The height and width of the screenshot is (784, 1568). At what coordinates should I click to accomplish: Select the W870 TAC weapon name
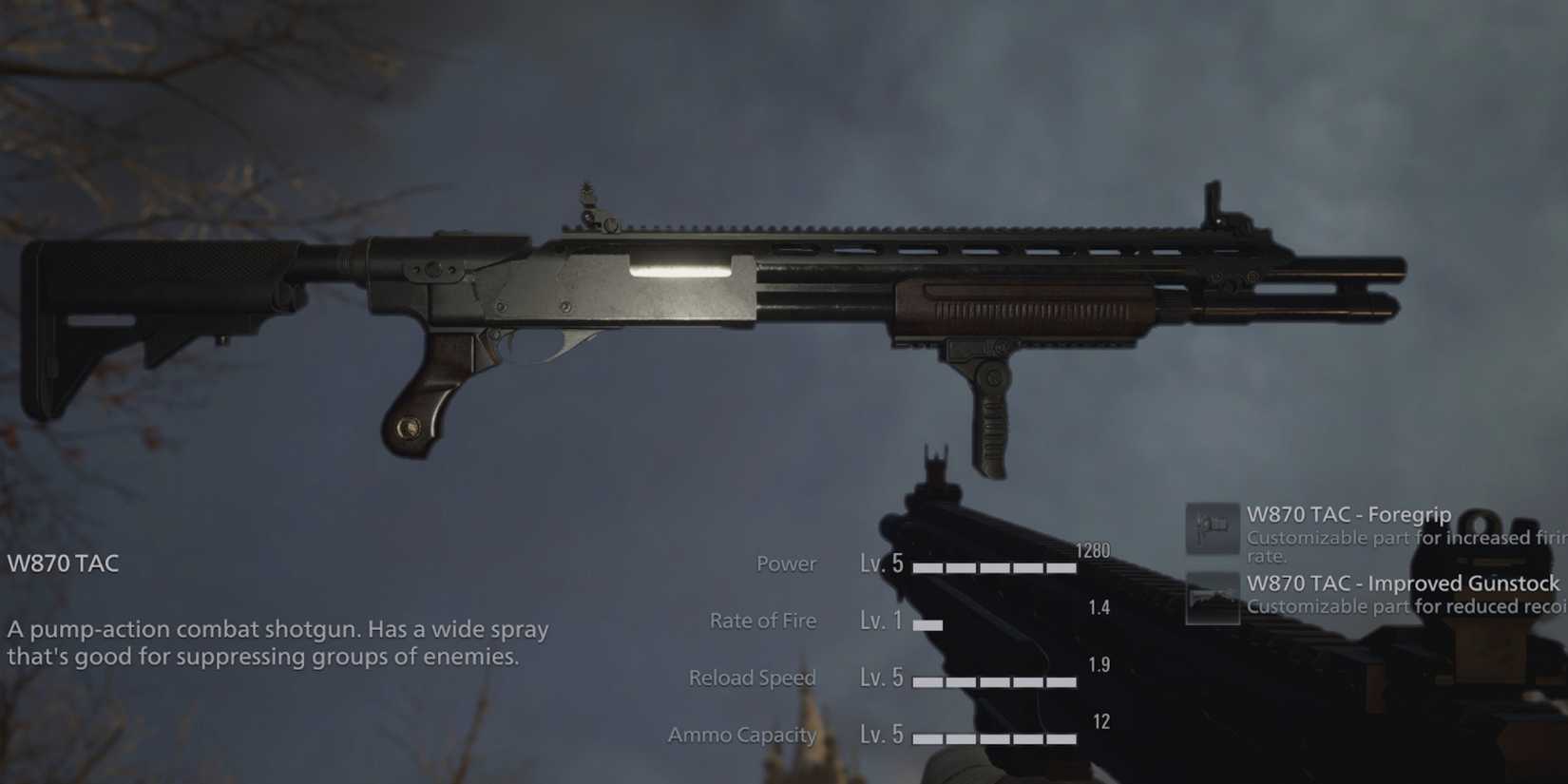[62, 563]
